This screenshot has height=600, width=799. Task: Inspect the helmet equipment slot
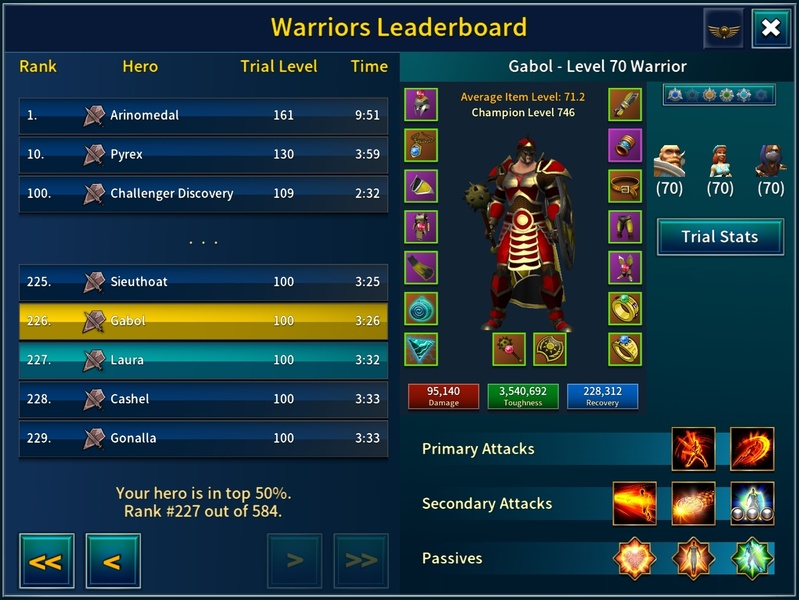421,104
